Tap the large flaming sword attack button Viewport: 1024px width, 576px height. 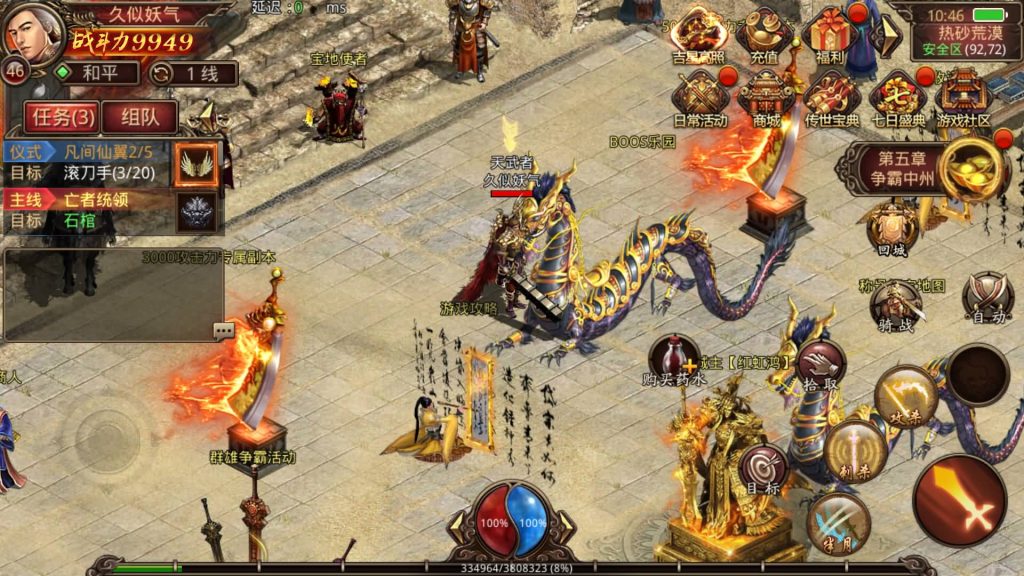click(960, 500)
